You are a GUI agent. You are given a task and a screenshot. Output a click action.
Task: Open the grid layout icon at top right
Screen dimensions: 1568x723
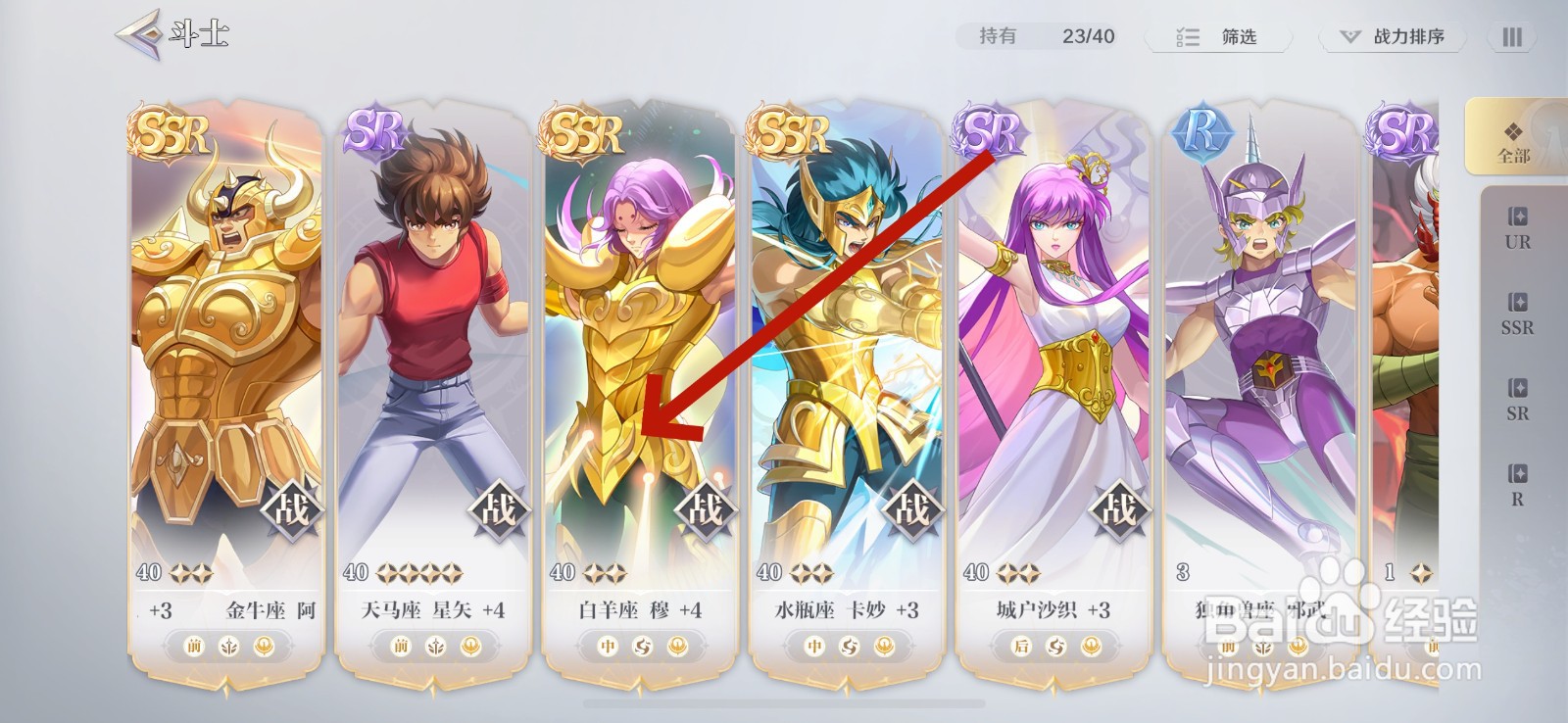(x=1510, y=37)
